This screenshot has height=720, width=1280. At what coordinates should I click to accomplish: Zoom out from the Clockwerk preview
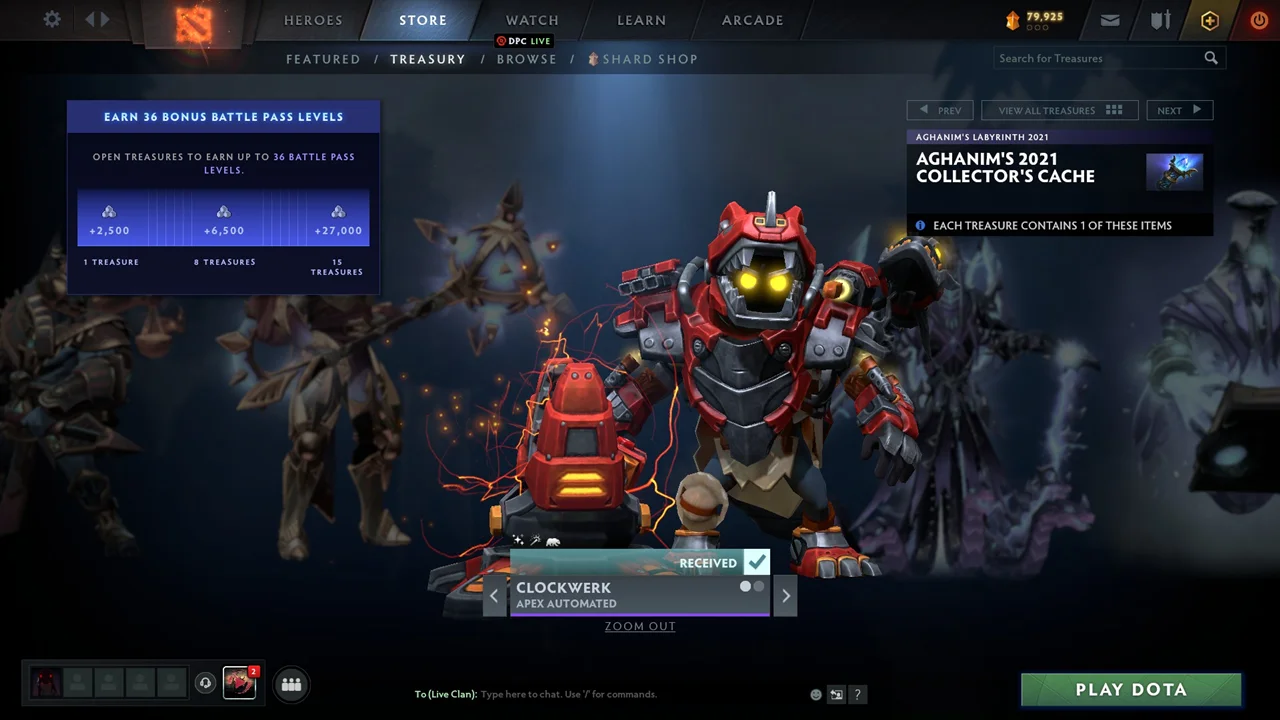click(x=640, y=626)
